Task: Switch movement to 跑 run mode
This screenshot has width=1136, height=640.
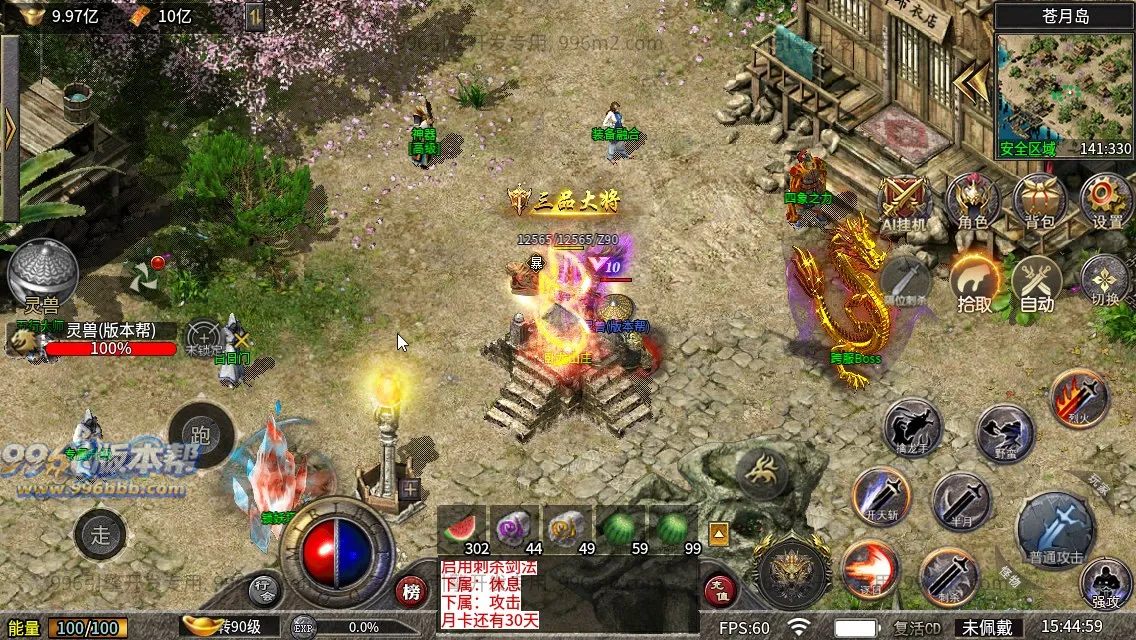Action: click(x=200, y=435)
